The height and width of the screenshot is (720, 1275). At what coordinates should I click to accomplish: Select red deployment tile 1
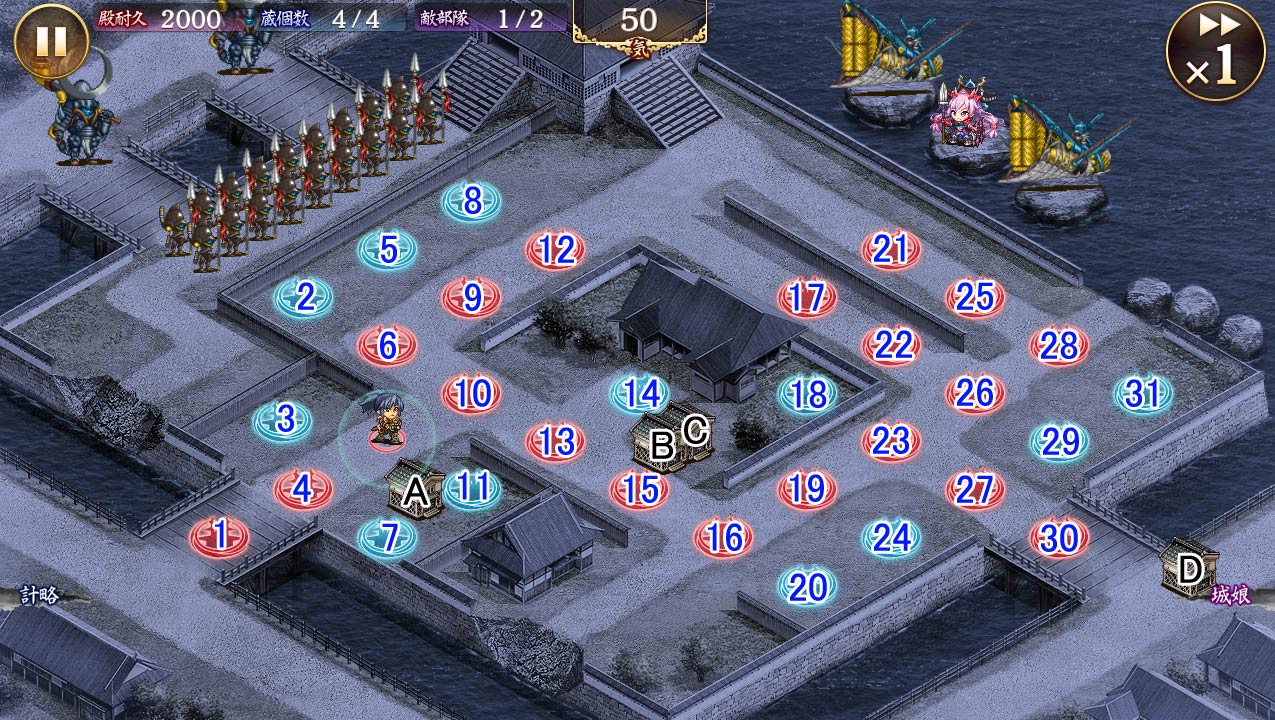coord(220,536)
